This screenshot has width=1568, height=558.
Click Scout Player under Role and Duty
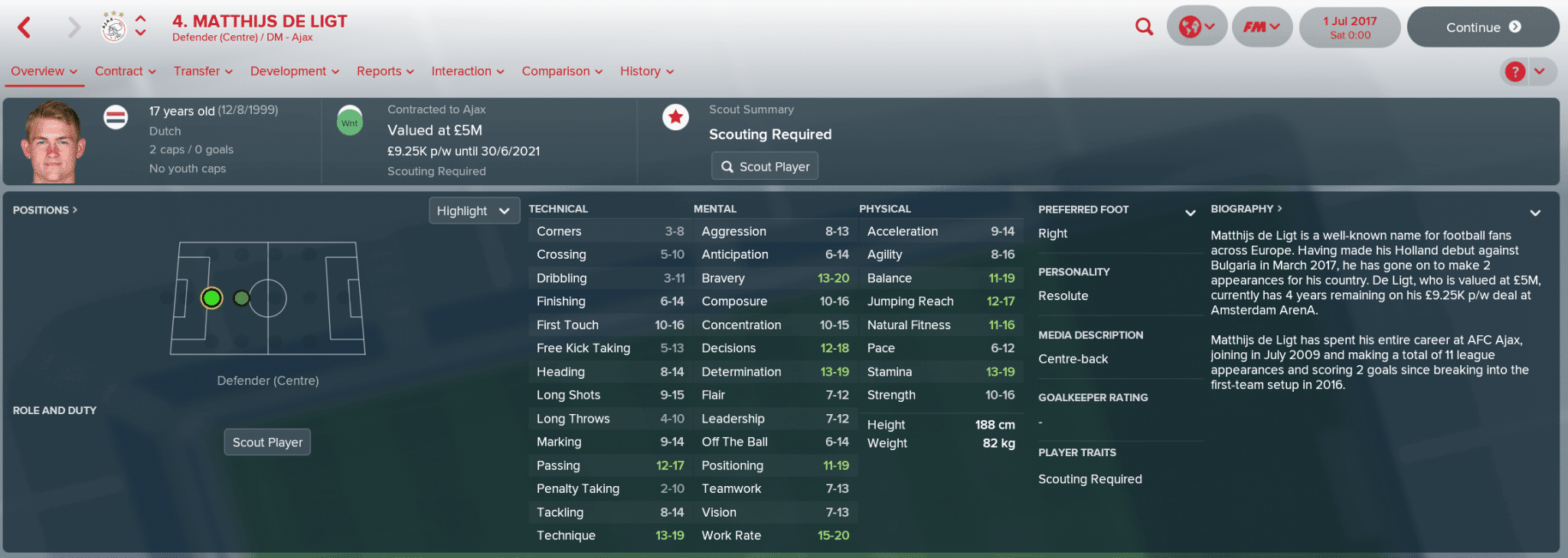pos(267,442)
